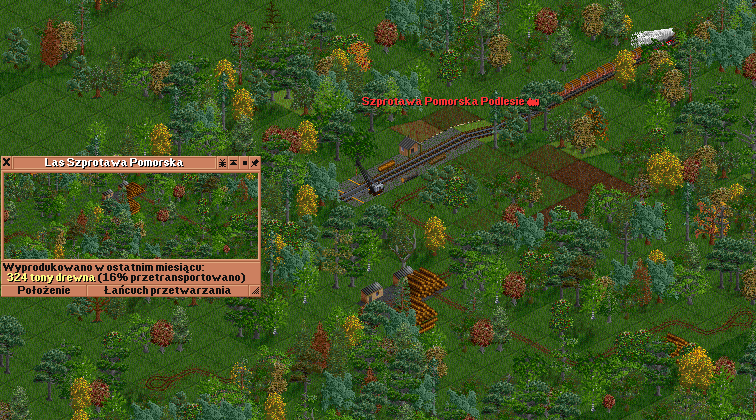Click the bug debug icon
Image resolution: width=756 pixels, height=420 pixels.
[x=221, y=162]
